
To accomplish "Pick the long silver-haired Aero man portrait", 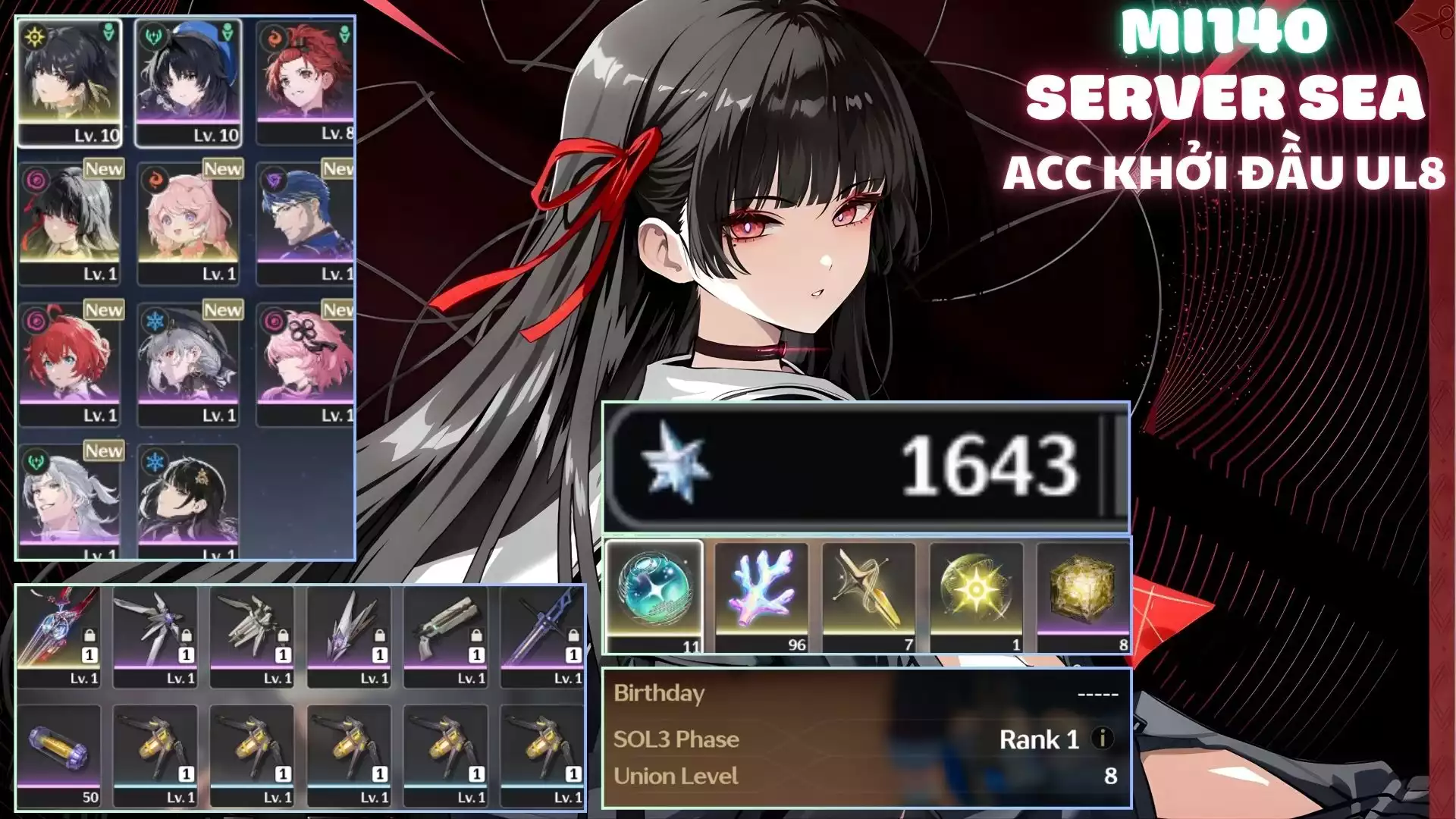I will pyautogui.click(x=69, y=500).
